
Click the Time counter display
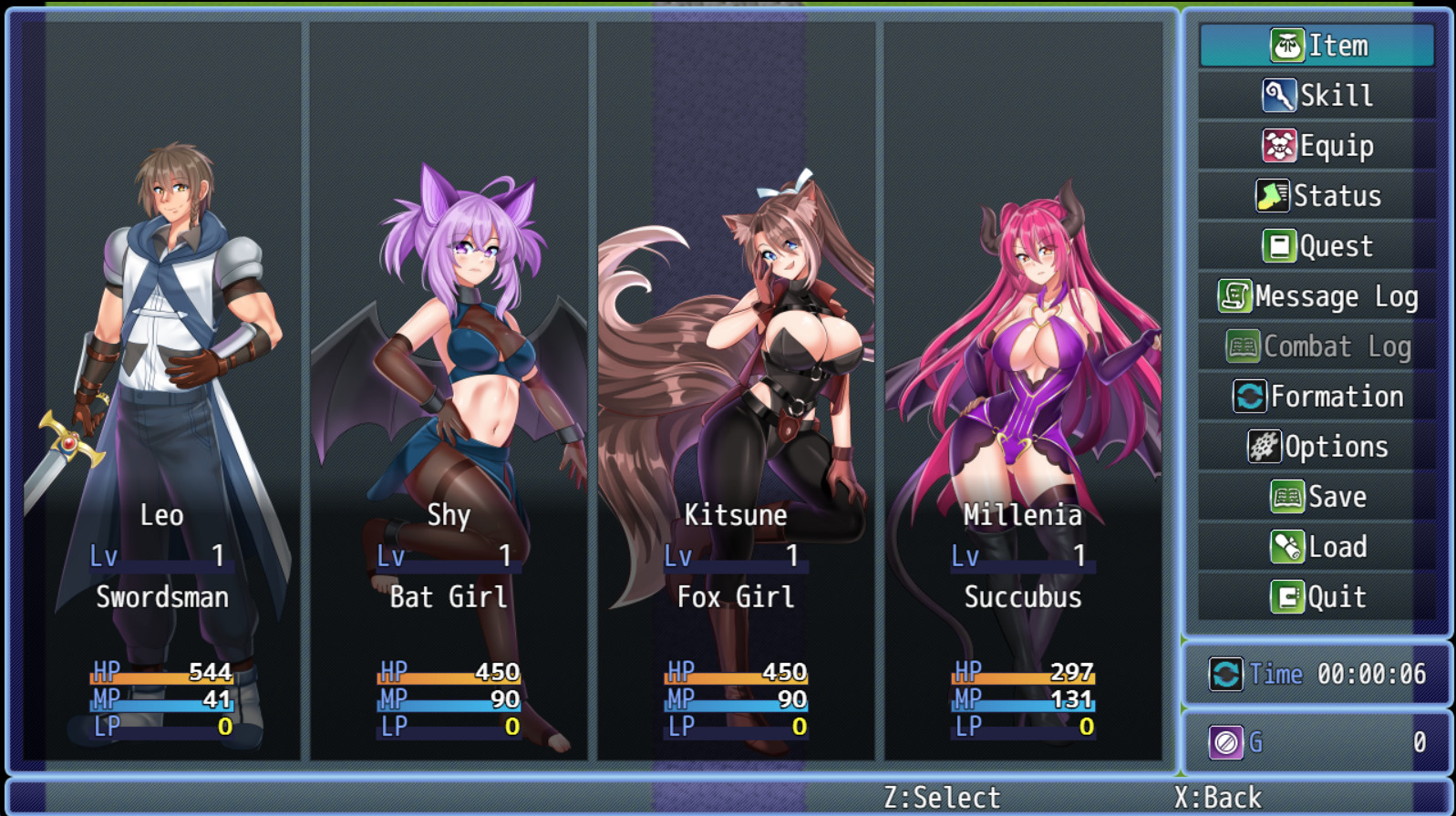1319,675
